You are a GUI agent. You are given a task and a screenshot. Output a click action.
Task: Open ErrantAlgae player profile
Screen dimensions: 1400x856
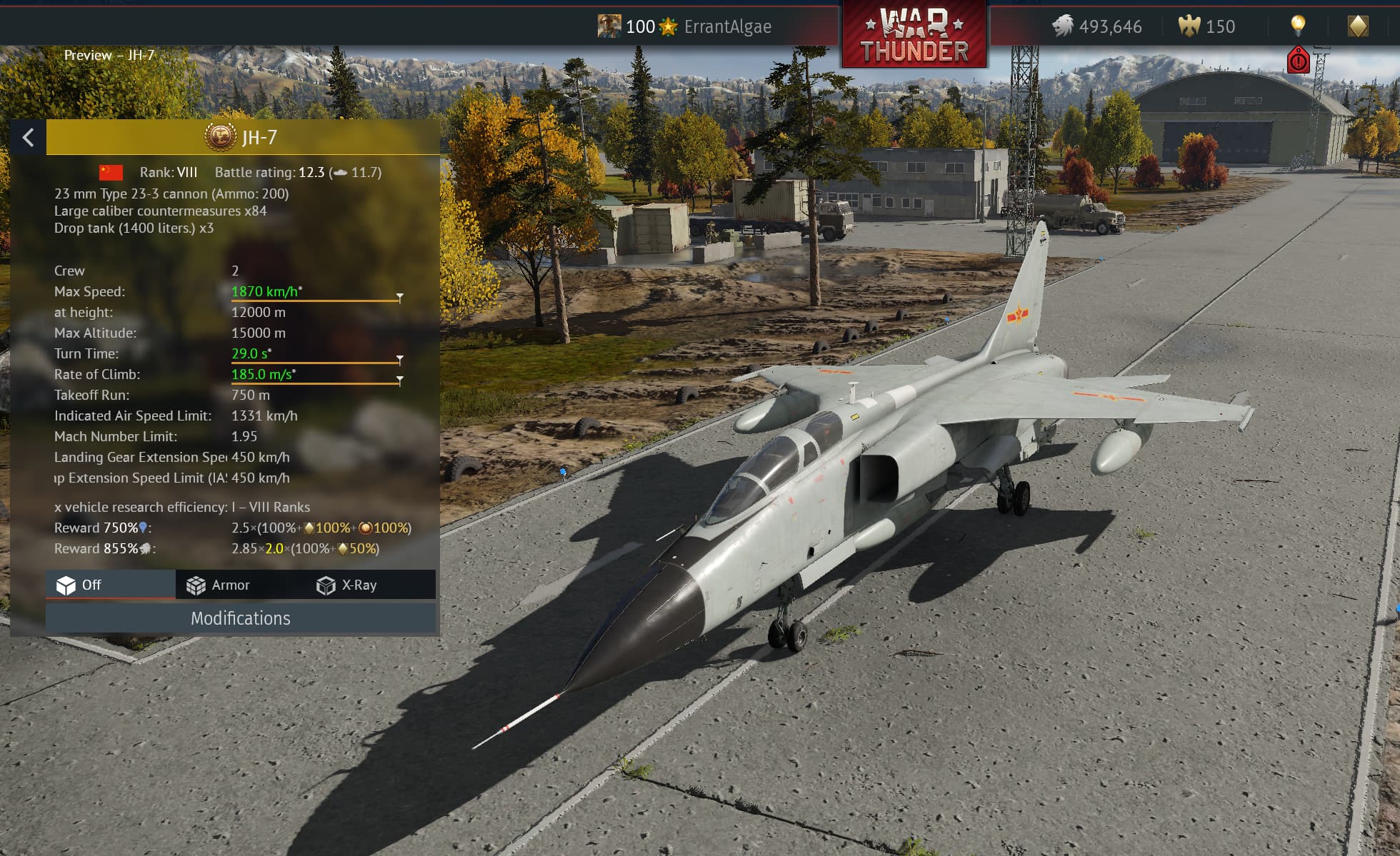[x=726, y=27]
